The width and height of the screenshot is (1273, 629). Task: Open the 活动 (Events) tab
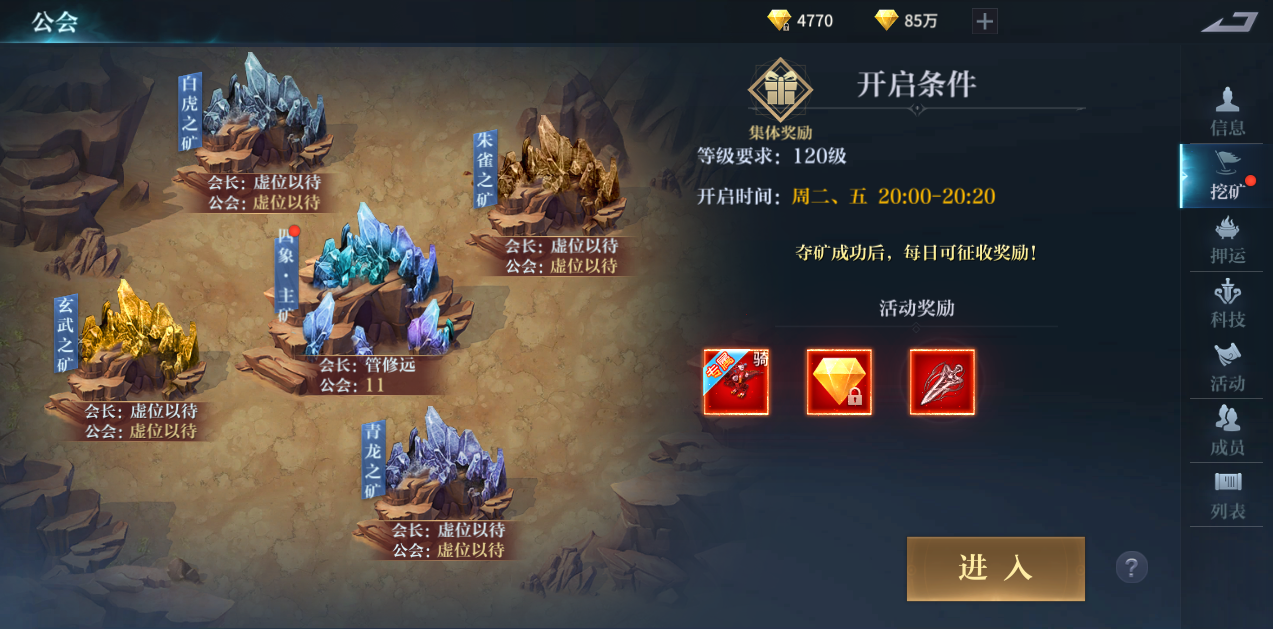click(x=1227, y=368)
